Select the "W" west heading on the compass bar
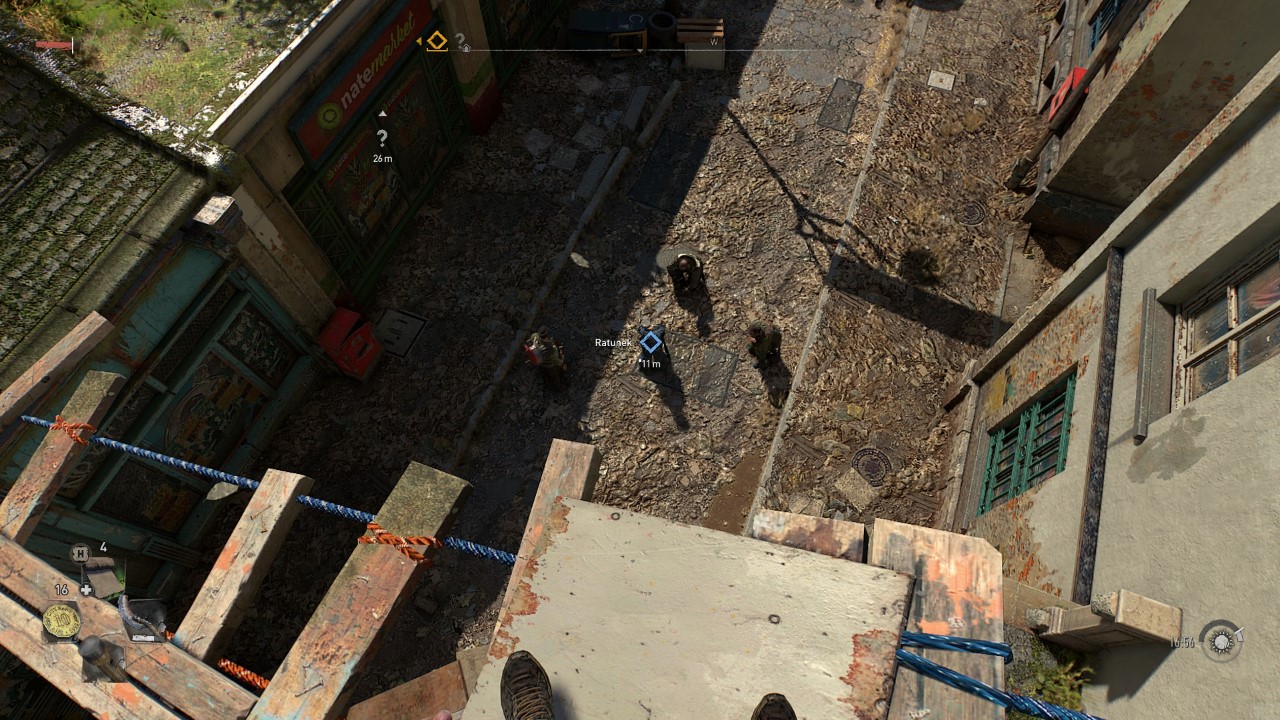1280x720 pixels. coord(714,42)
